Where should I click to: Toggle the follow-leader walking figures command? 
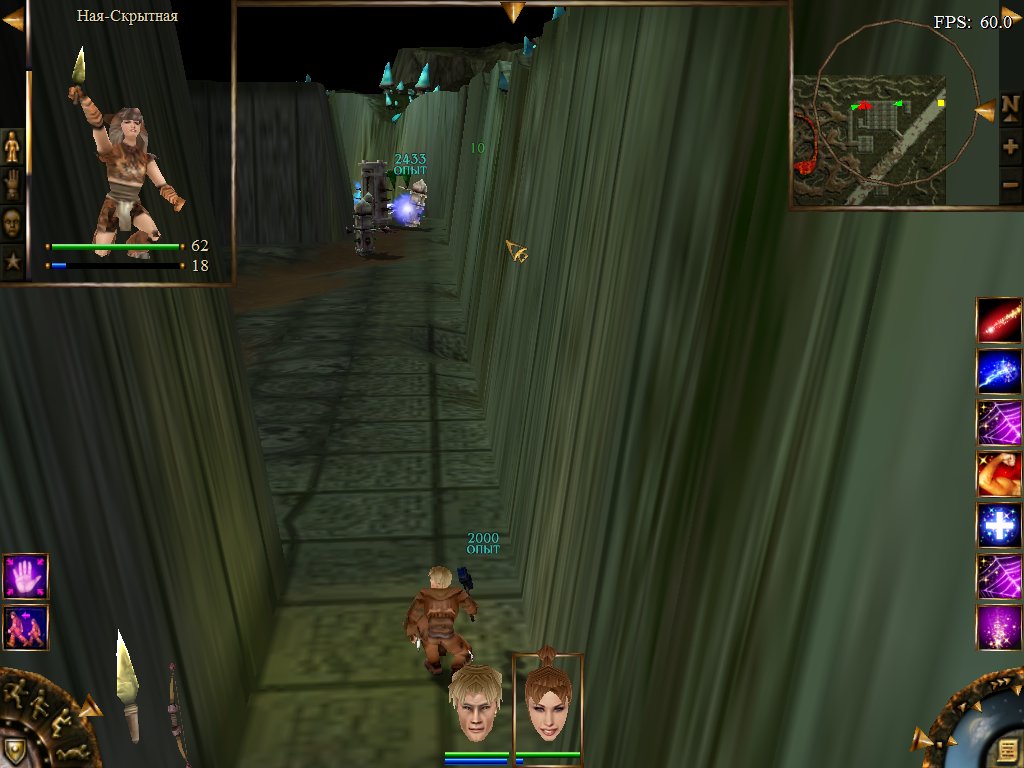click(25, 627)
